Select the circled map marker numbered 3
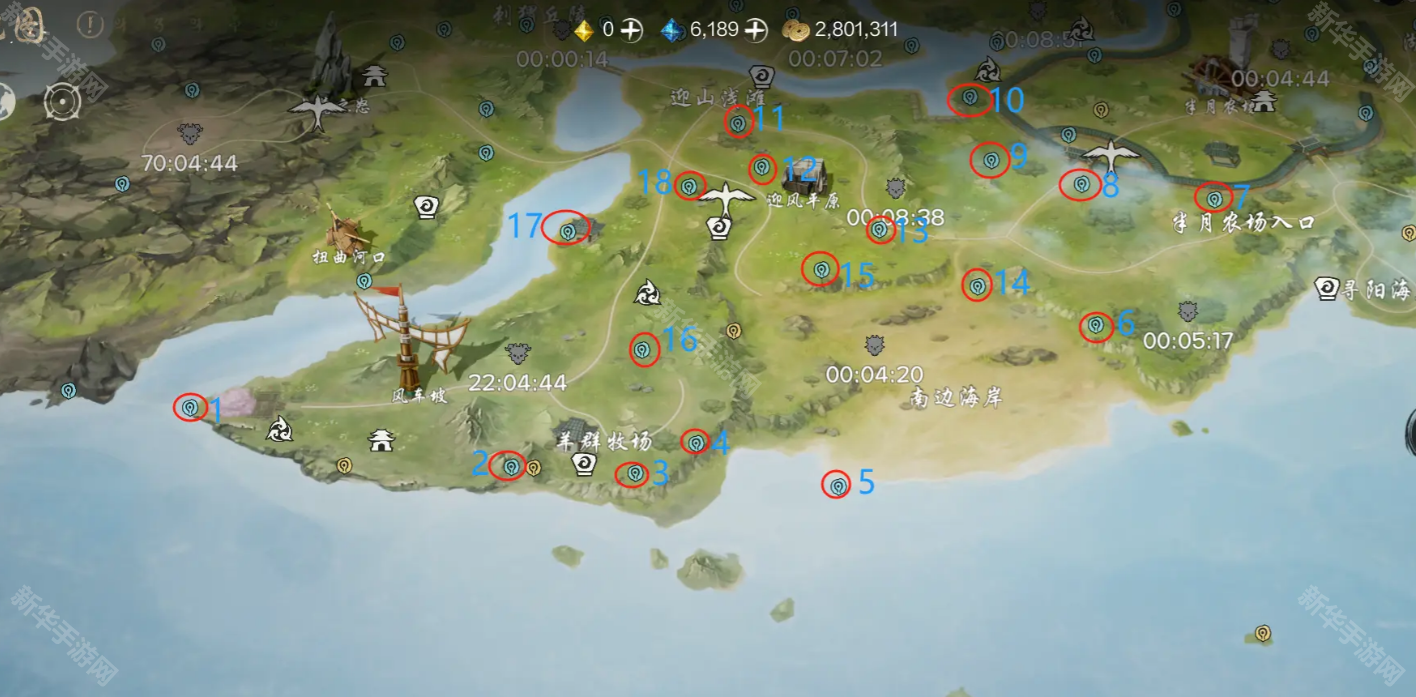This screenshot has width=1416, height=697. 633,474
